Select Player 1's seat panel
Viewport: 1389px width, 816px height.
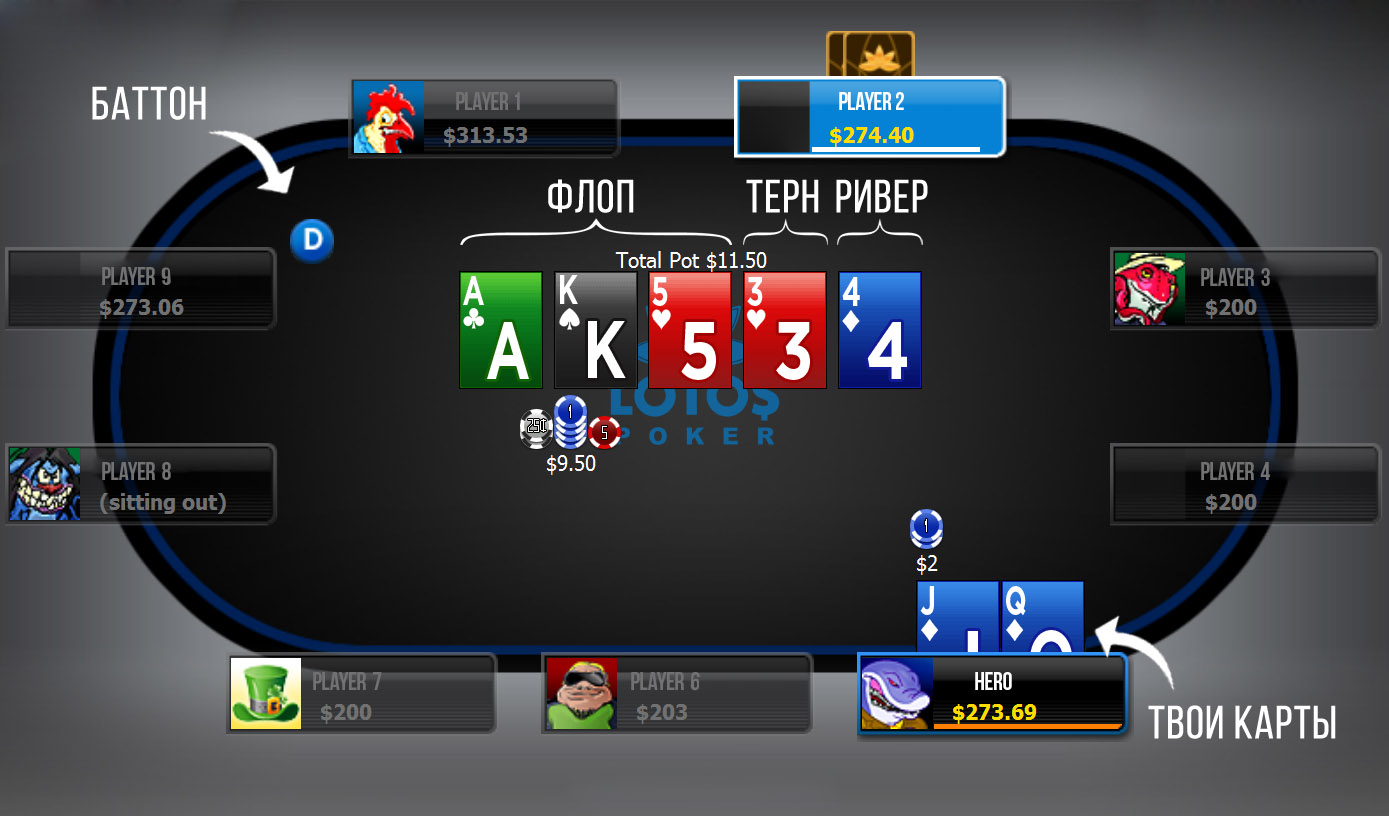(484, 118)
